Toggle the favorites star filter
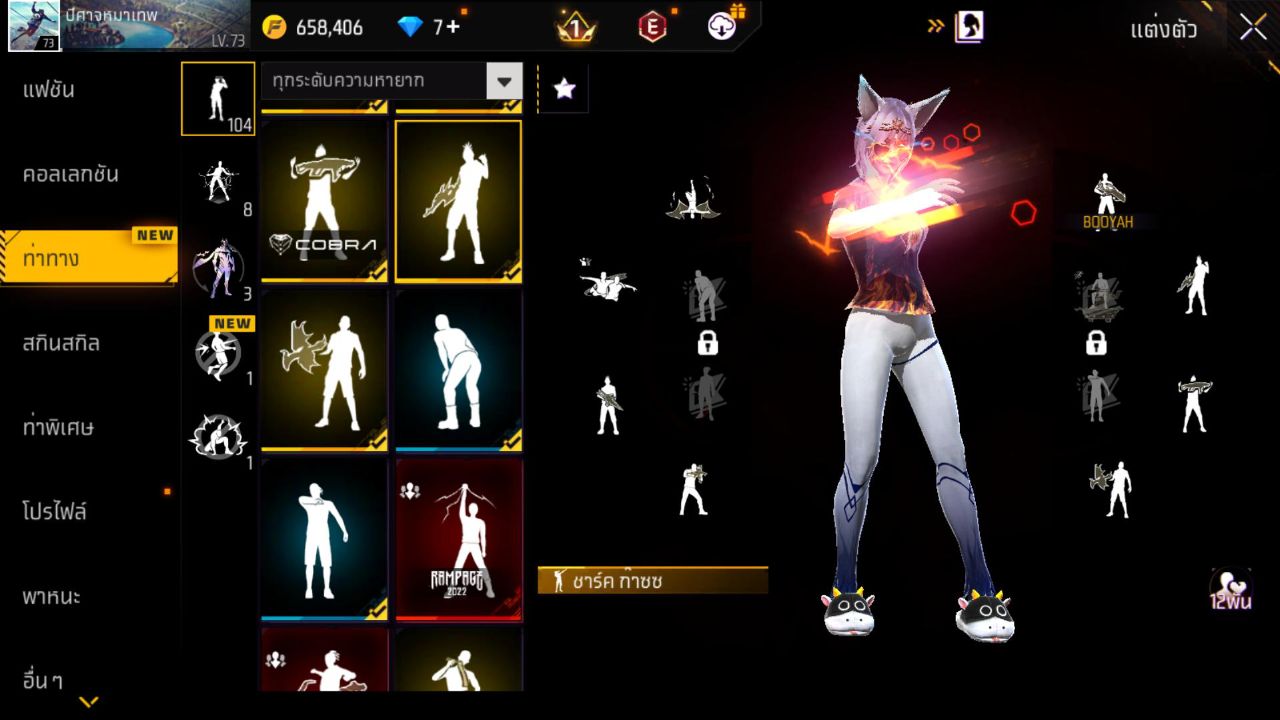 [564, 89]
